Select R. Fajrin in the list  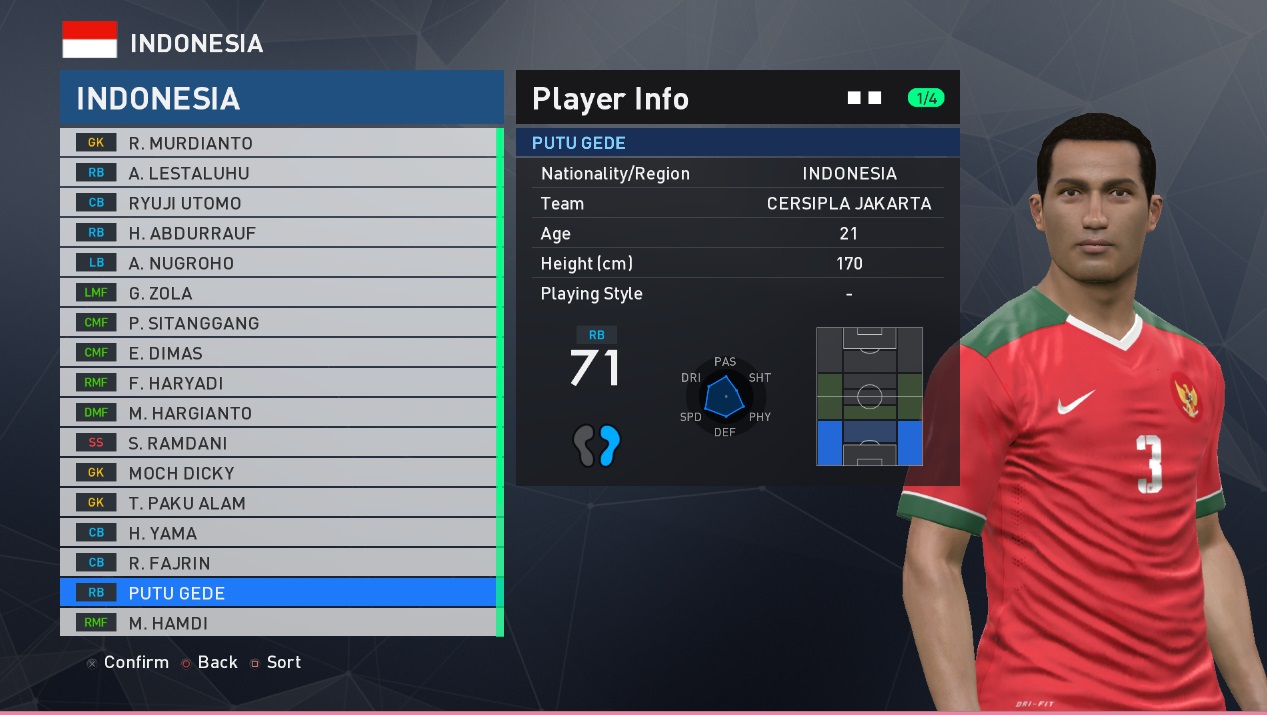(278, 563)
